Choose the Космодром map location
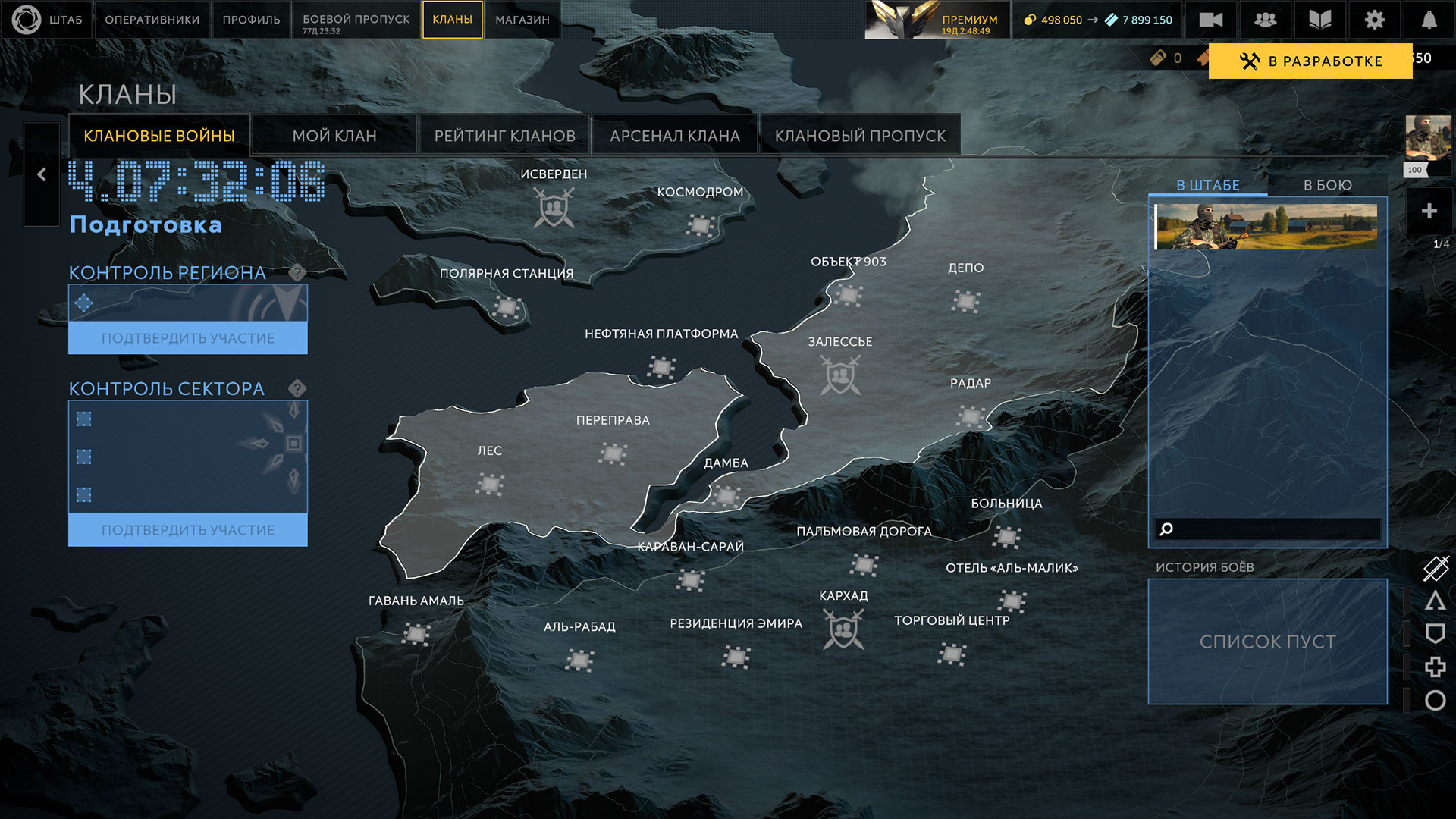This screenshot has width=1456, height=819. click(700, 225)
